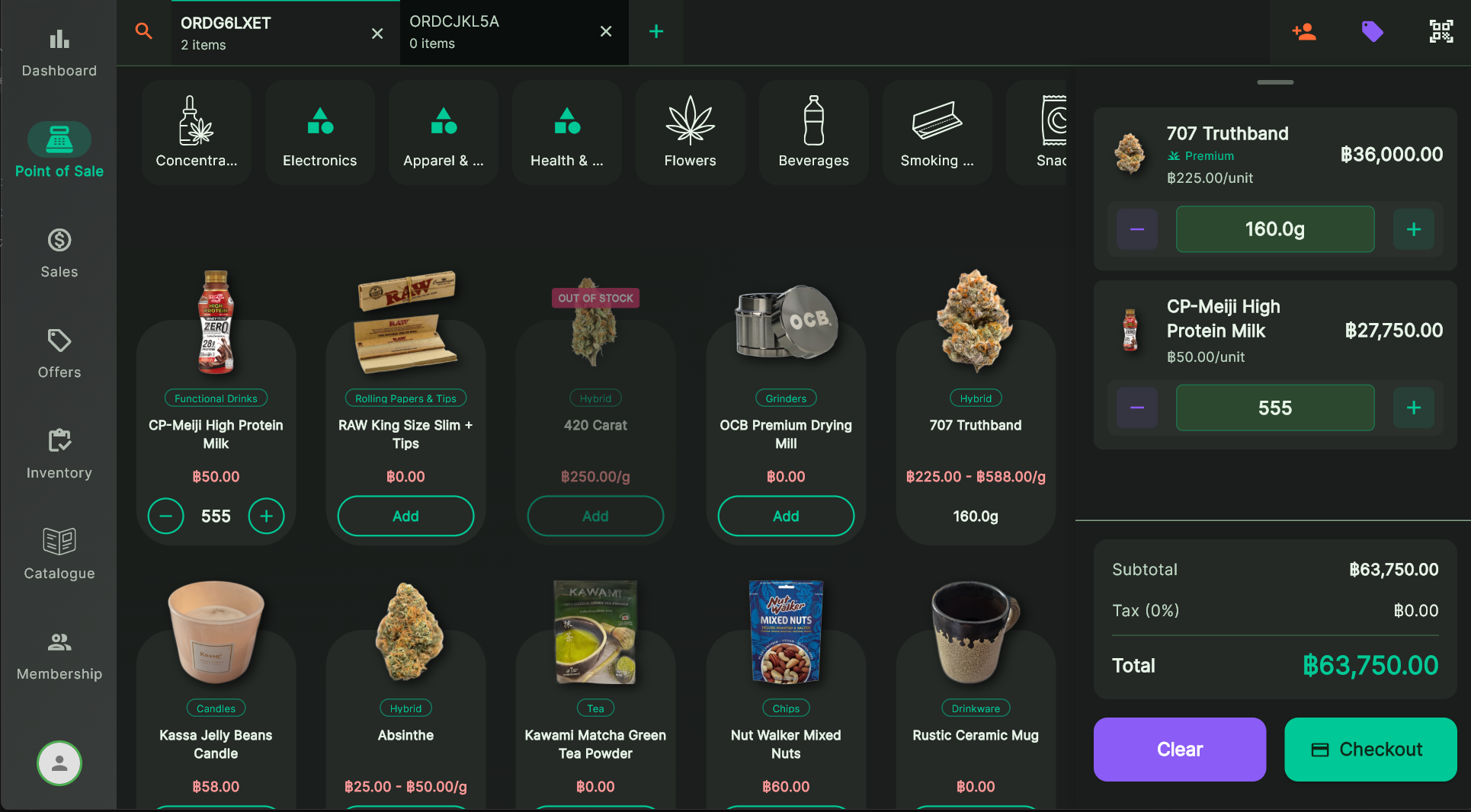Open the Inventory panel
1471x812 pixels.
[x=59, y=452]
